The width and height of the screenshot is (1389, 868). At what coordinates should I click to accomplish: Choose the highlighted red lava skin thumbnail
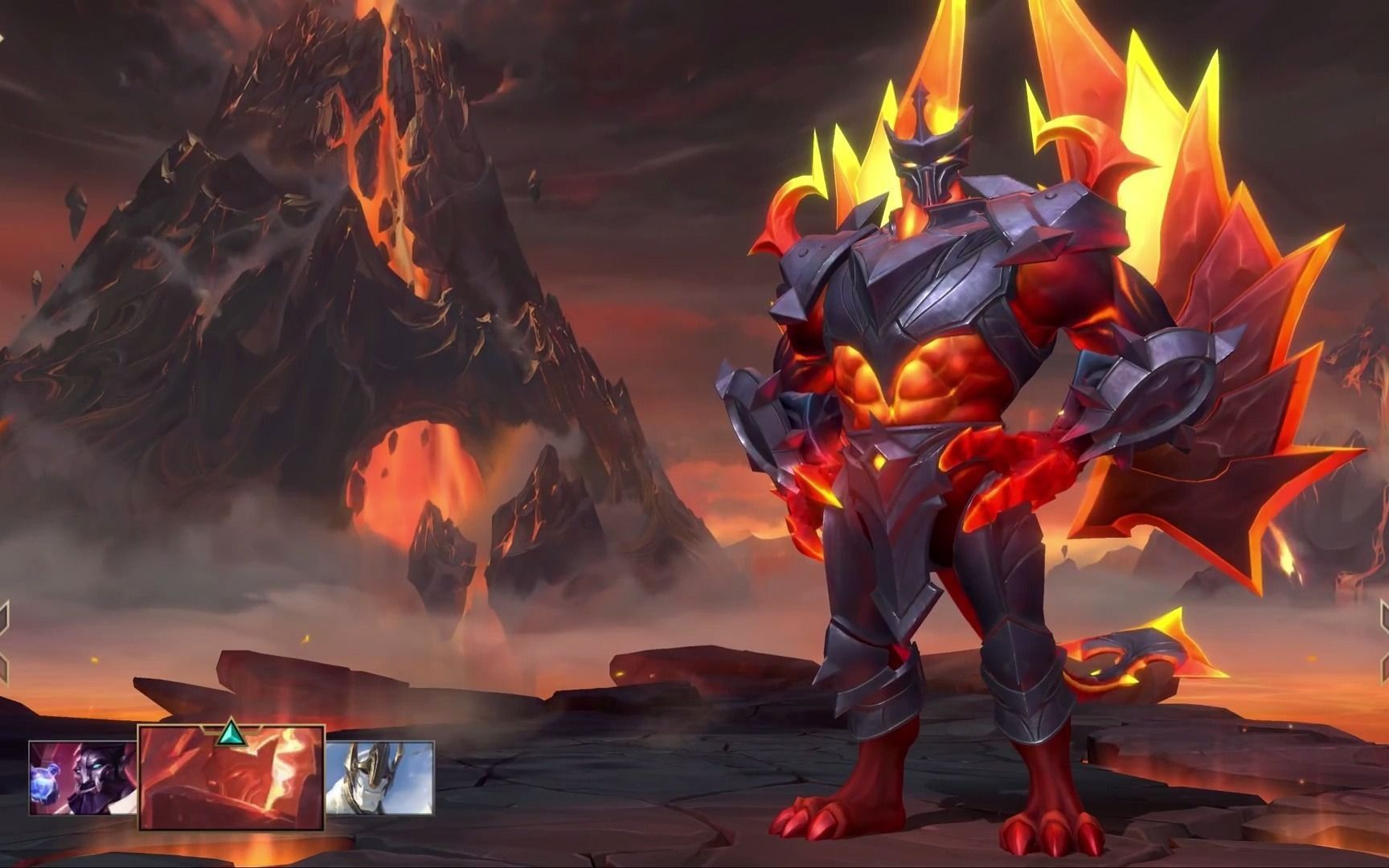tap(231, 778)
